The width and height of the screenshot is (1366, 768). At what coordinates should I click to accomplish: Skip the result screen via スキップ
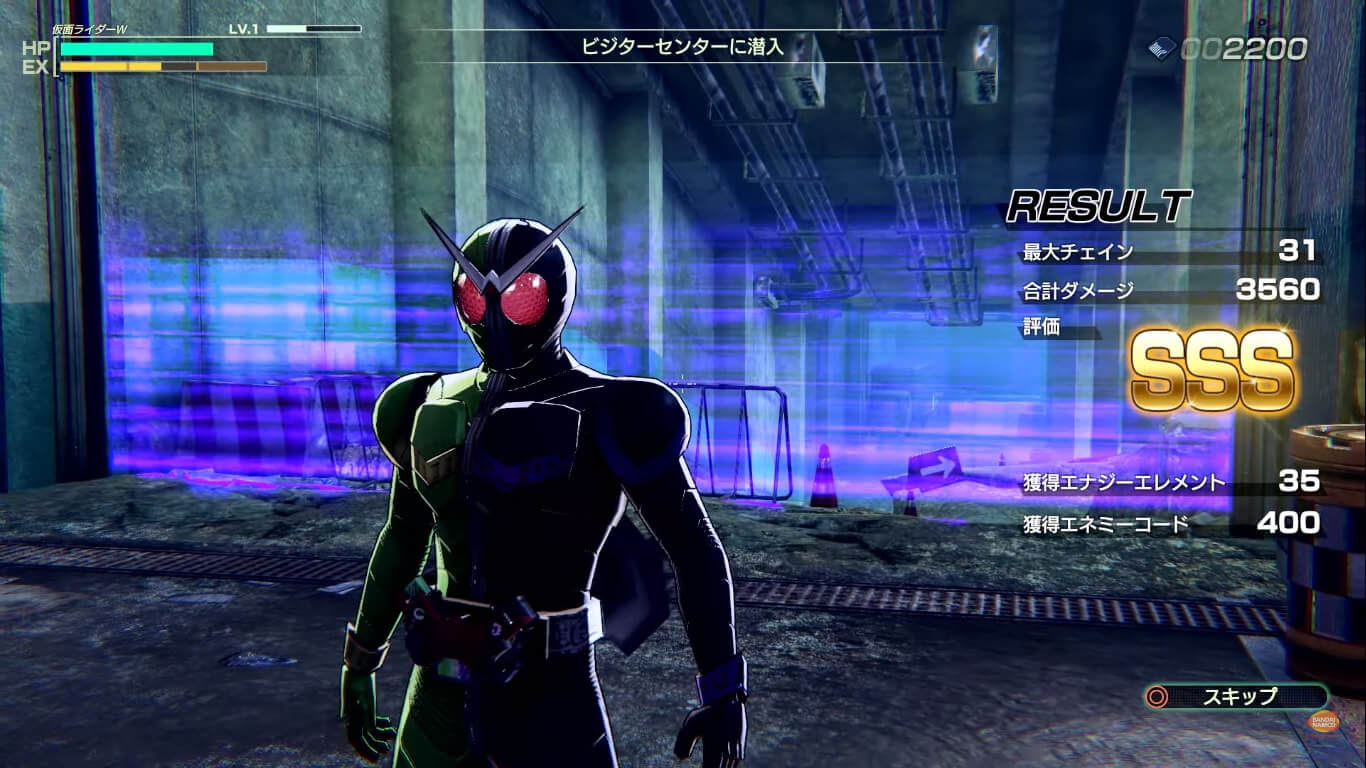click(x=1238, y=696)
